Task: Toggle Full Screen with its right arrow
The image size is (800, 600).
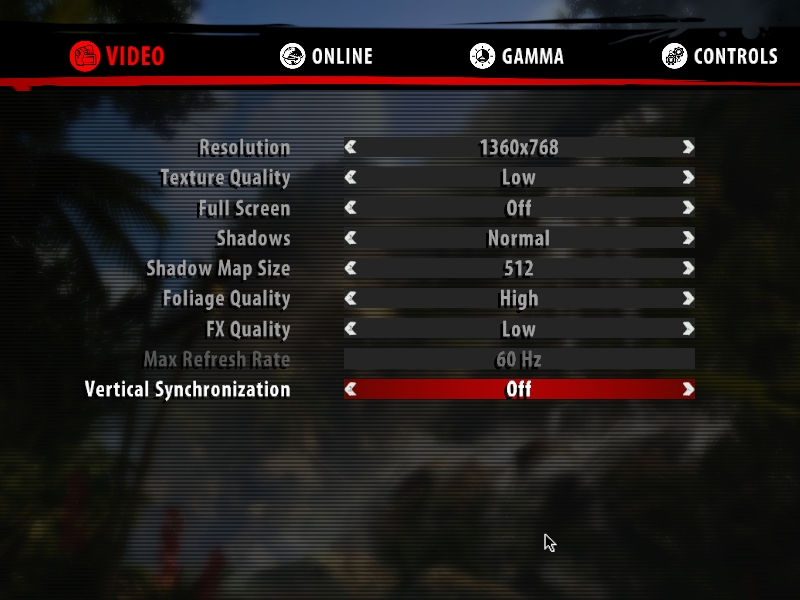Action: (x=688, y=209)
